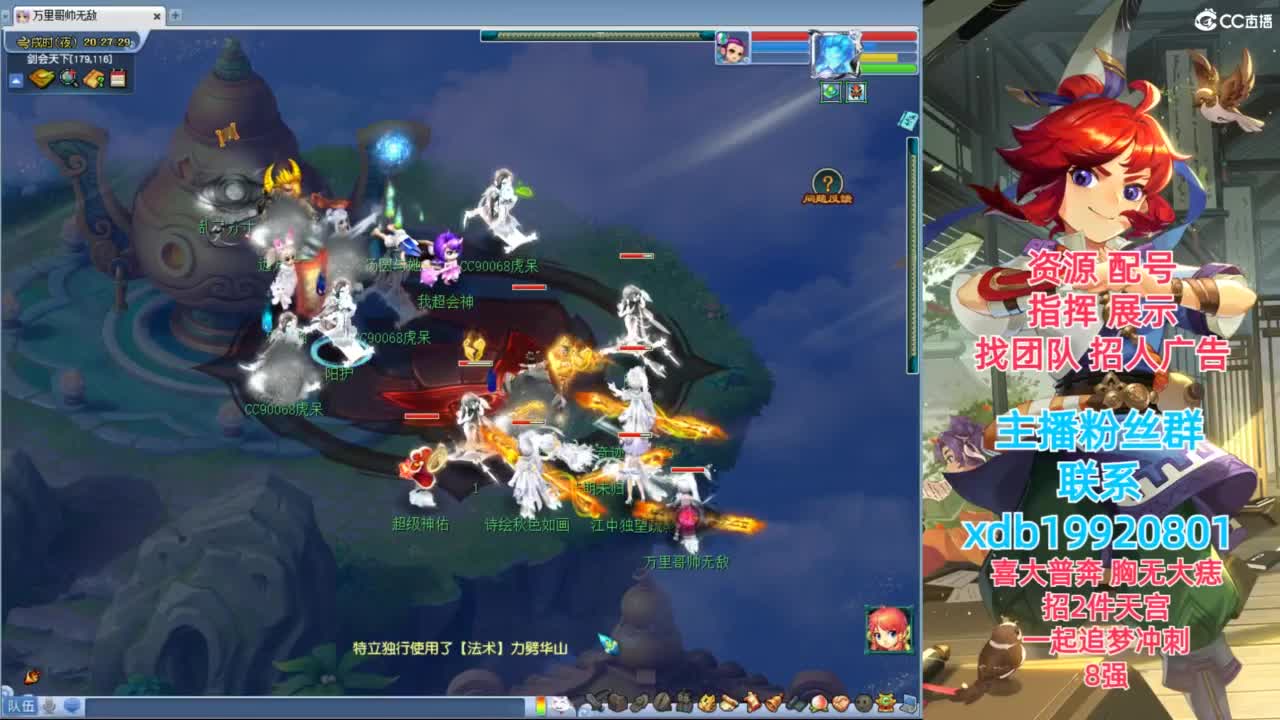Click the magnifier world-map icon near the coordinates
This screenshot has height=720, width=1280.
(68, 78)
